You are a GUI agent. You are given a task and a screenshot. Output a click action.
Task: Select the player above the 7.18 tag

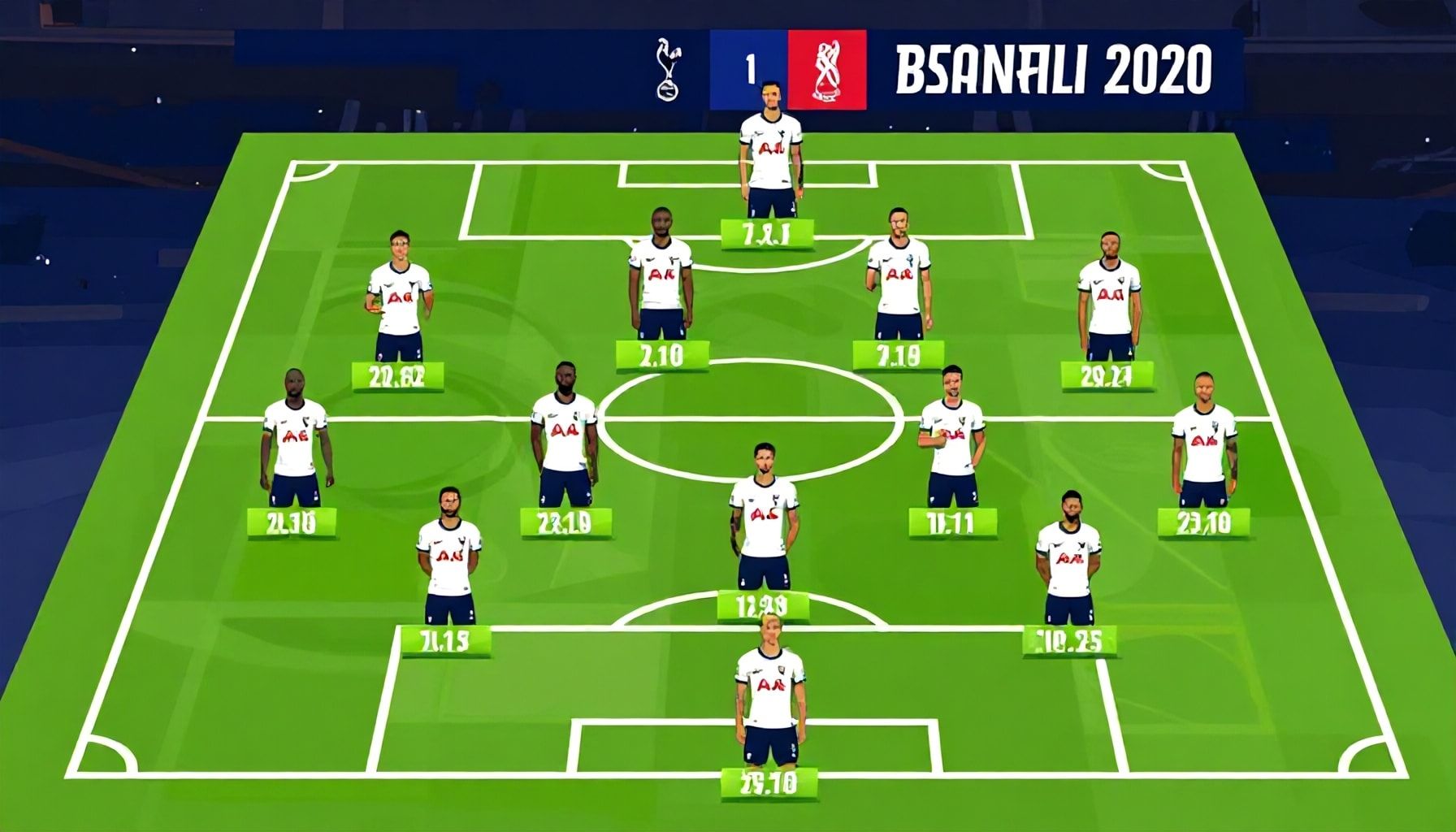[899, 275]
